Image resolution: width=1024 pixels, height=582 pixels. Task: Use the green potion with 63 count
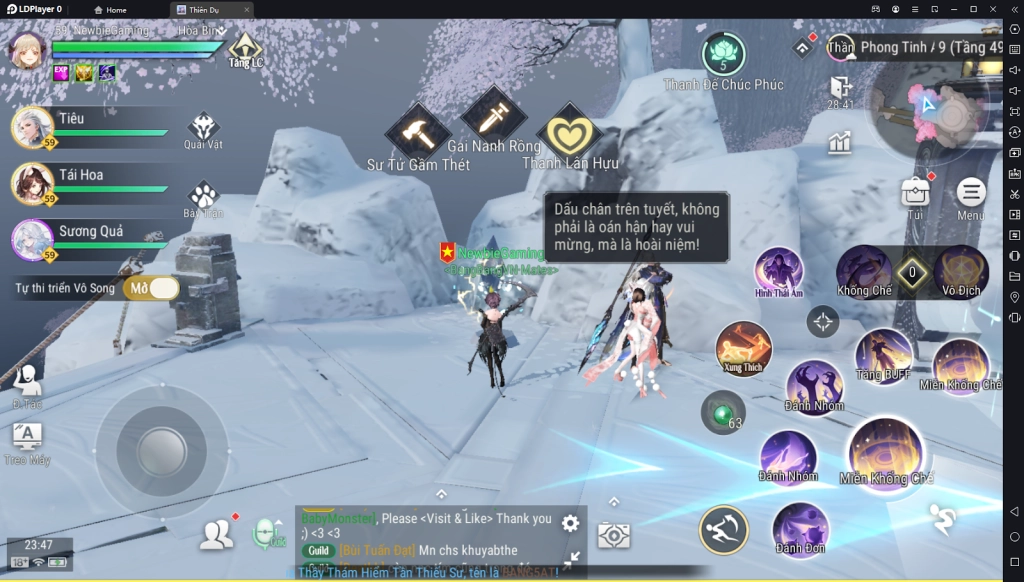point(721,412)
